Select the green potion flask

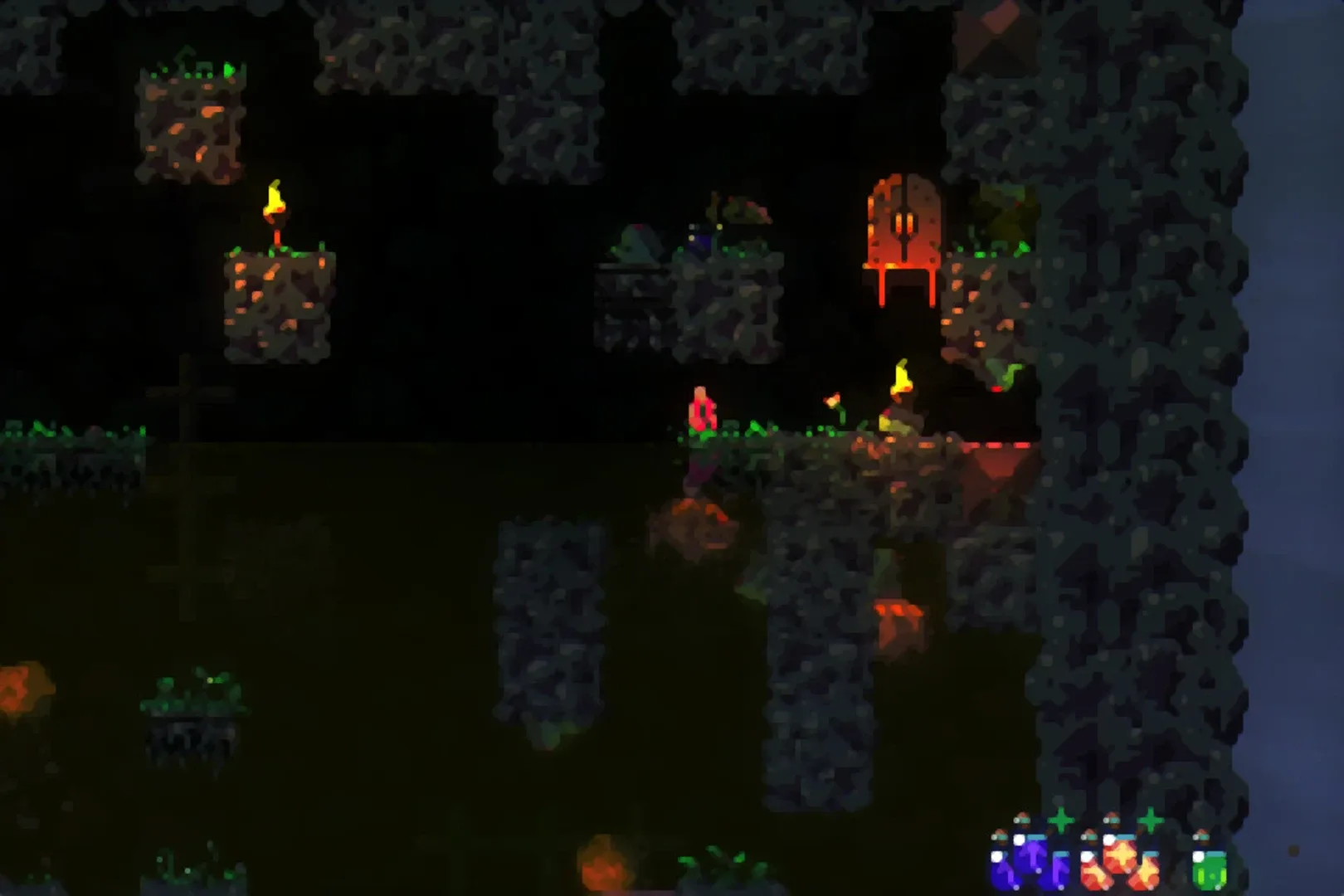(1210, 870)
